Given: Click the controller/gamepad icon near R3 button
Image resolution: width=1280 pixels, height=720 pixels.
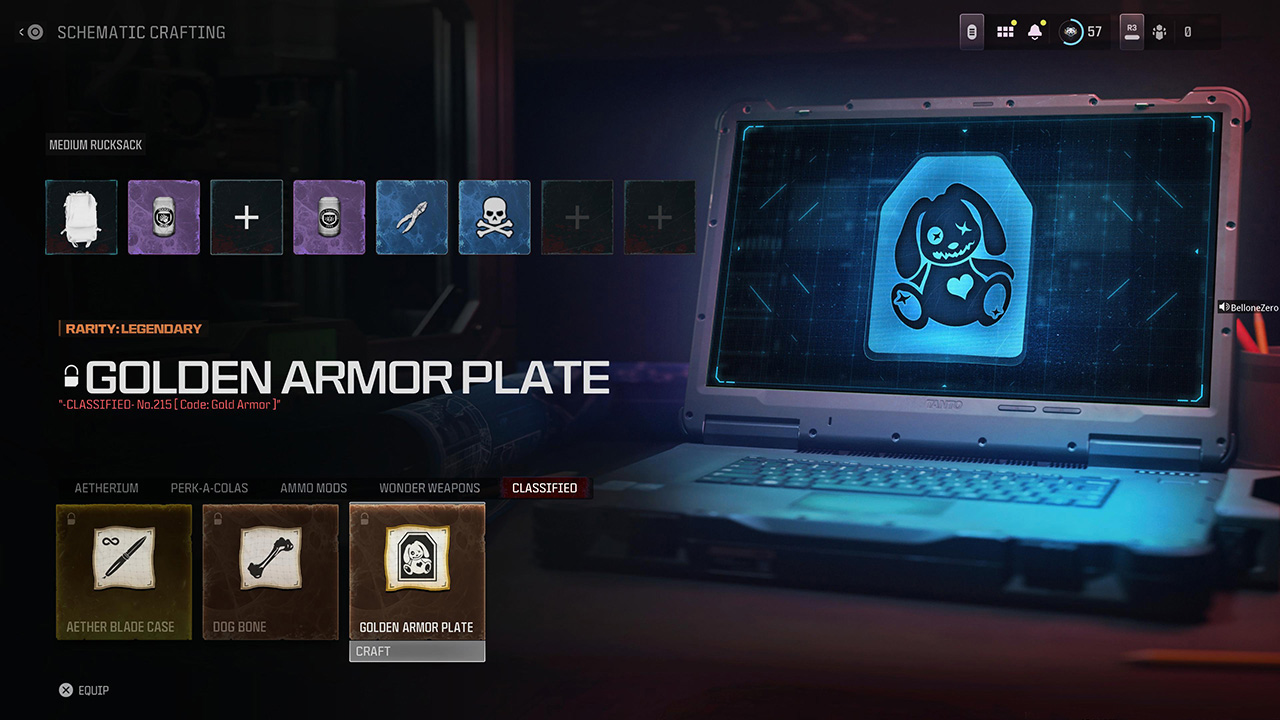Looking at the screenshot, I should tap(1160, 31).
